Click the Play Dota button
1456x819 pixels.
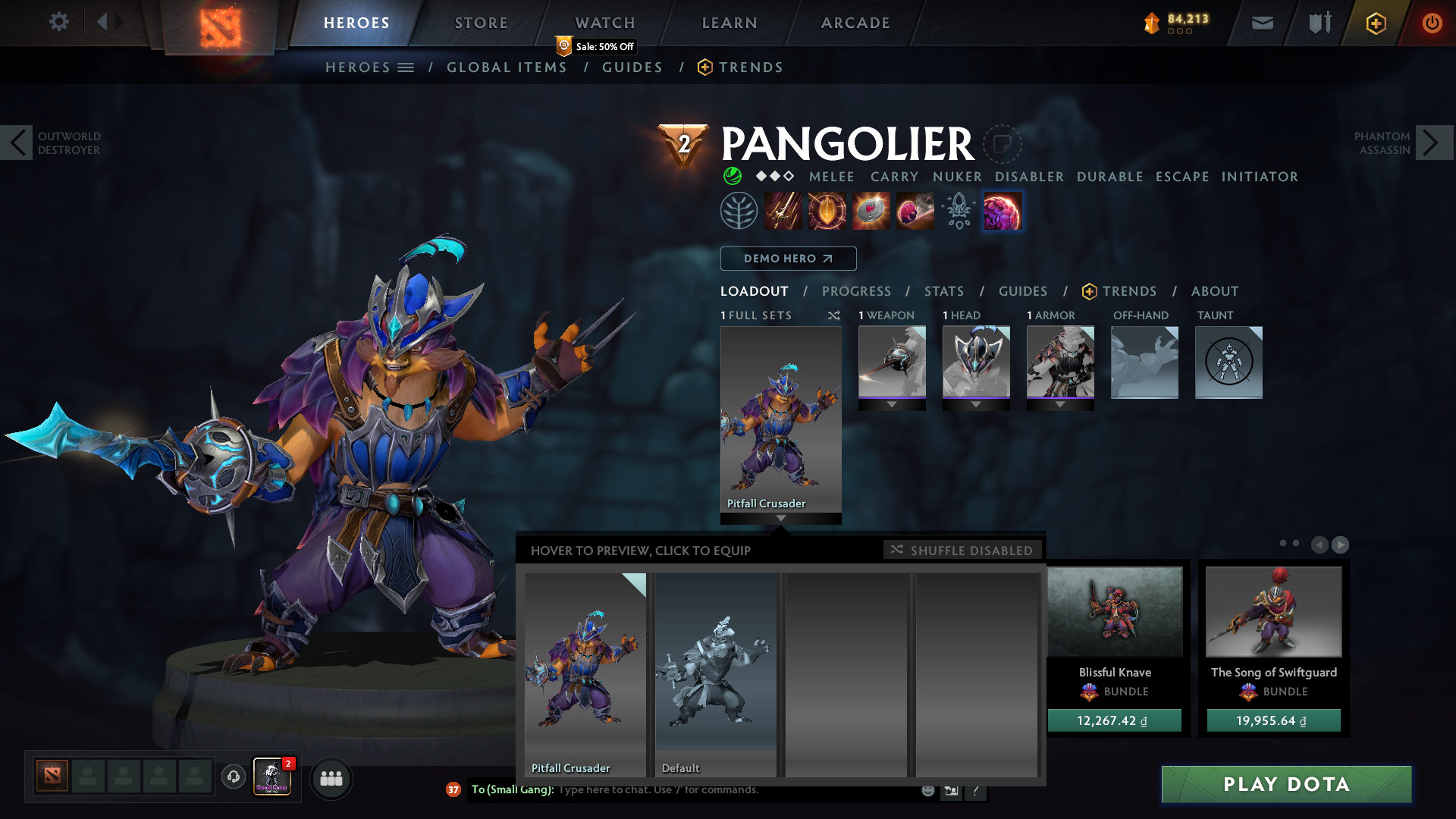[1286, 784]
